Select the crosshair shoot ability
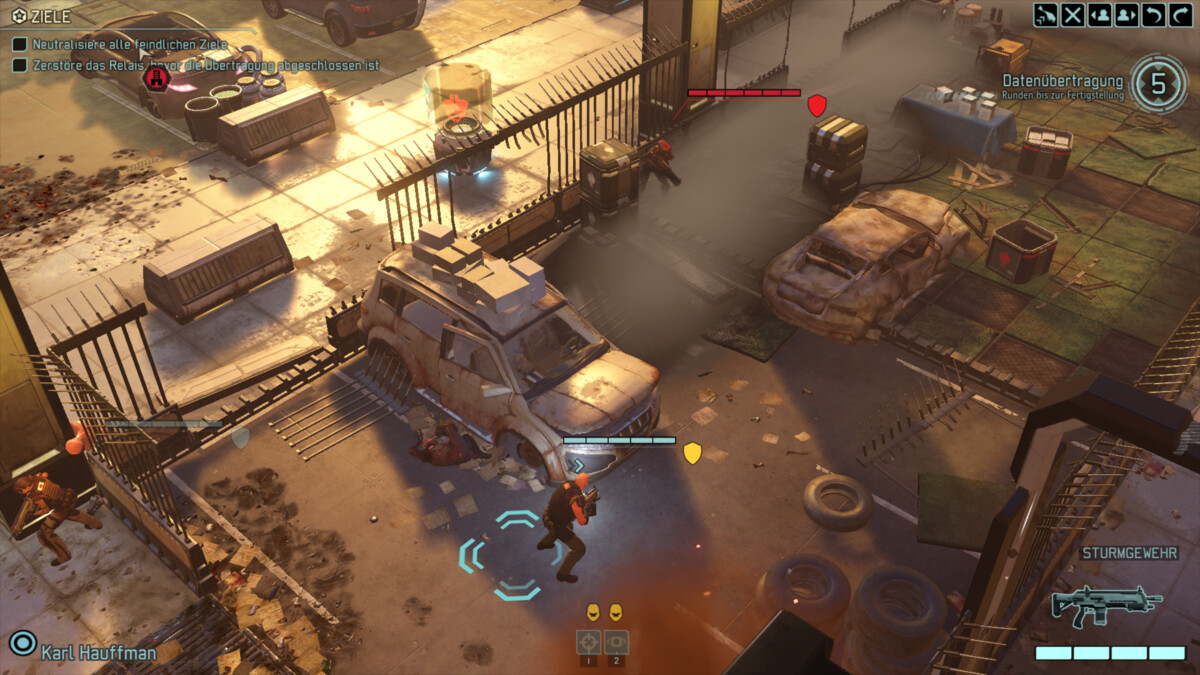Viewport: 1200px width, 675px height. tap(588, 642)
